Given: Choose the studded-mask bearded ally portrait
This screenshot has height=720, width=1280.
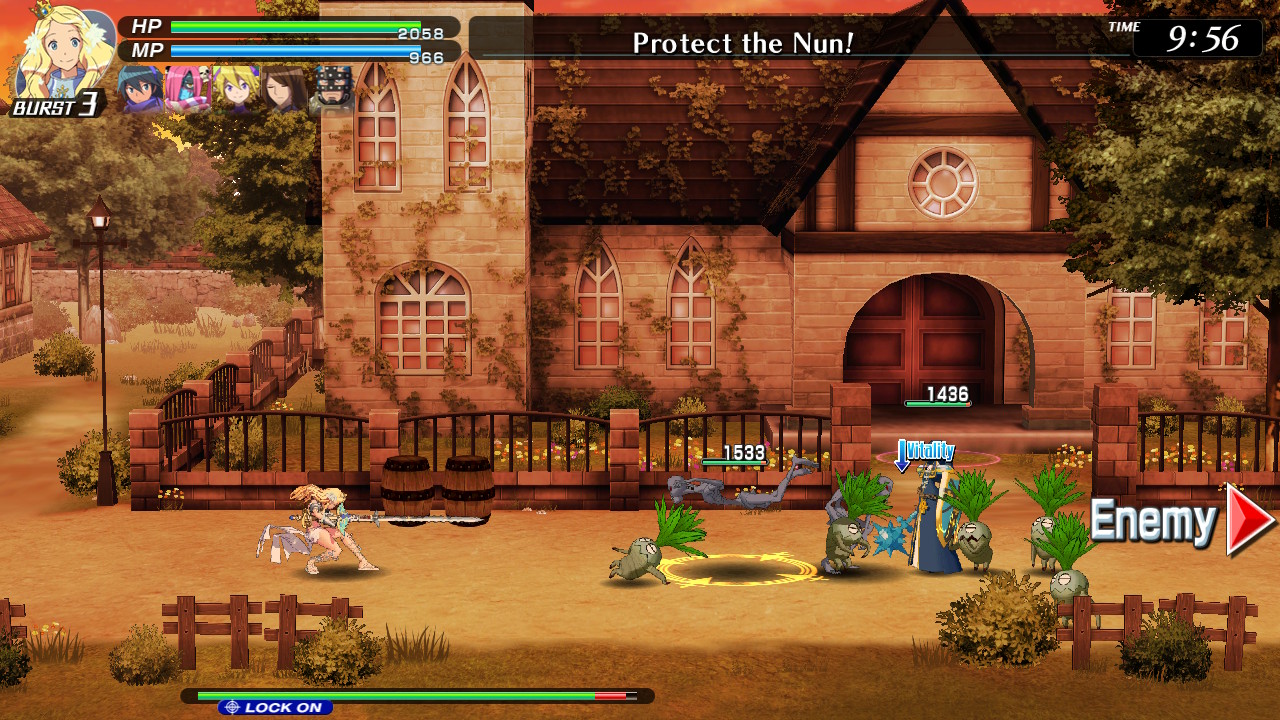Looking at the screenshot, I should [332, 89].
